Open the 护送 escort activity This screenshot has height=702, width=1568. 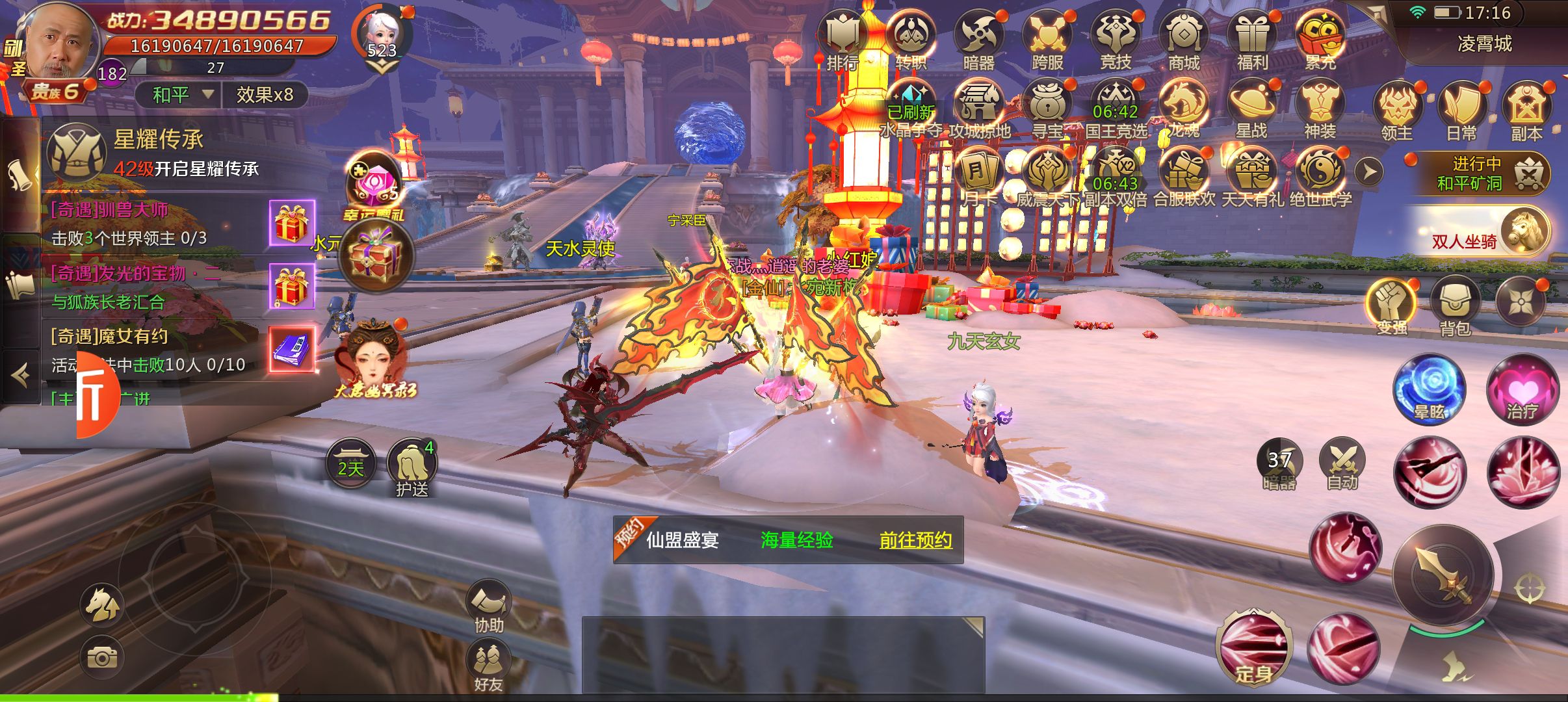[412, 467]
